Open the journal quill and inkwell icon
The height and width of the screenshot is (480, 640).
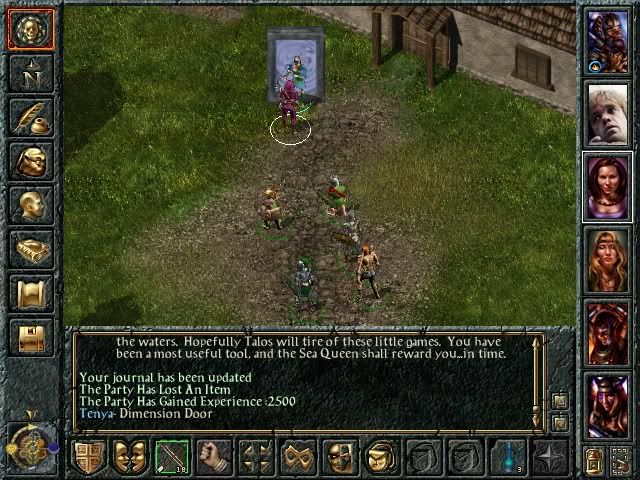30,117
